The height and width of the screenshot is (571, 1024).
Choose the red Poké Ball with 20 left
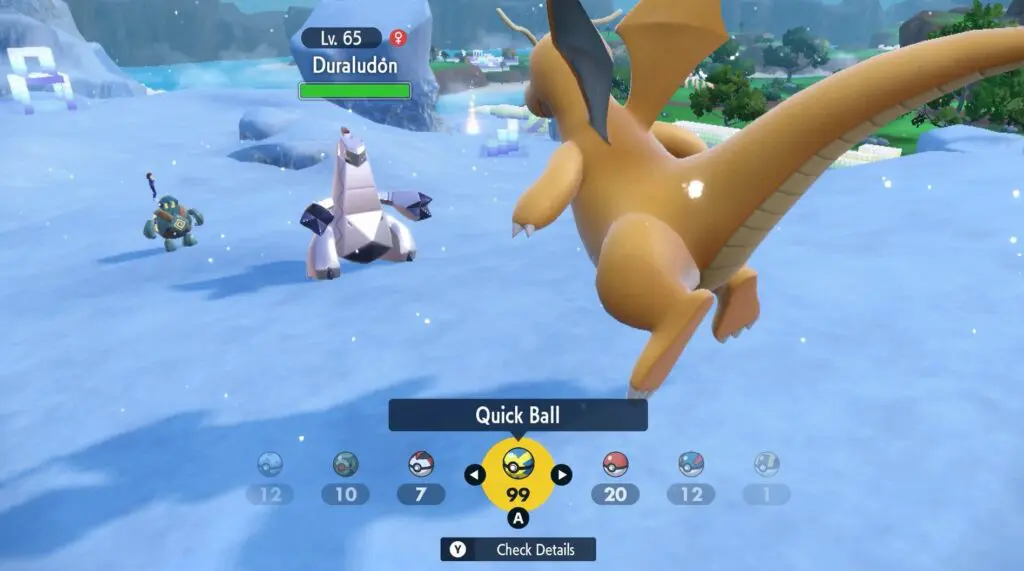(x=615, y=464)
